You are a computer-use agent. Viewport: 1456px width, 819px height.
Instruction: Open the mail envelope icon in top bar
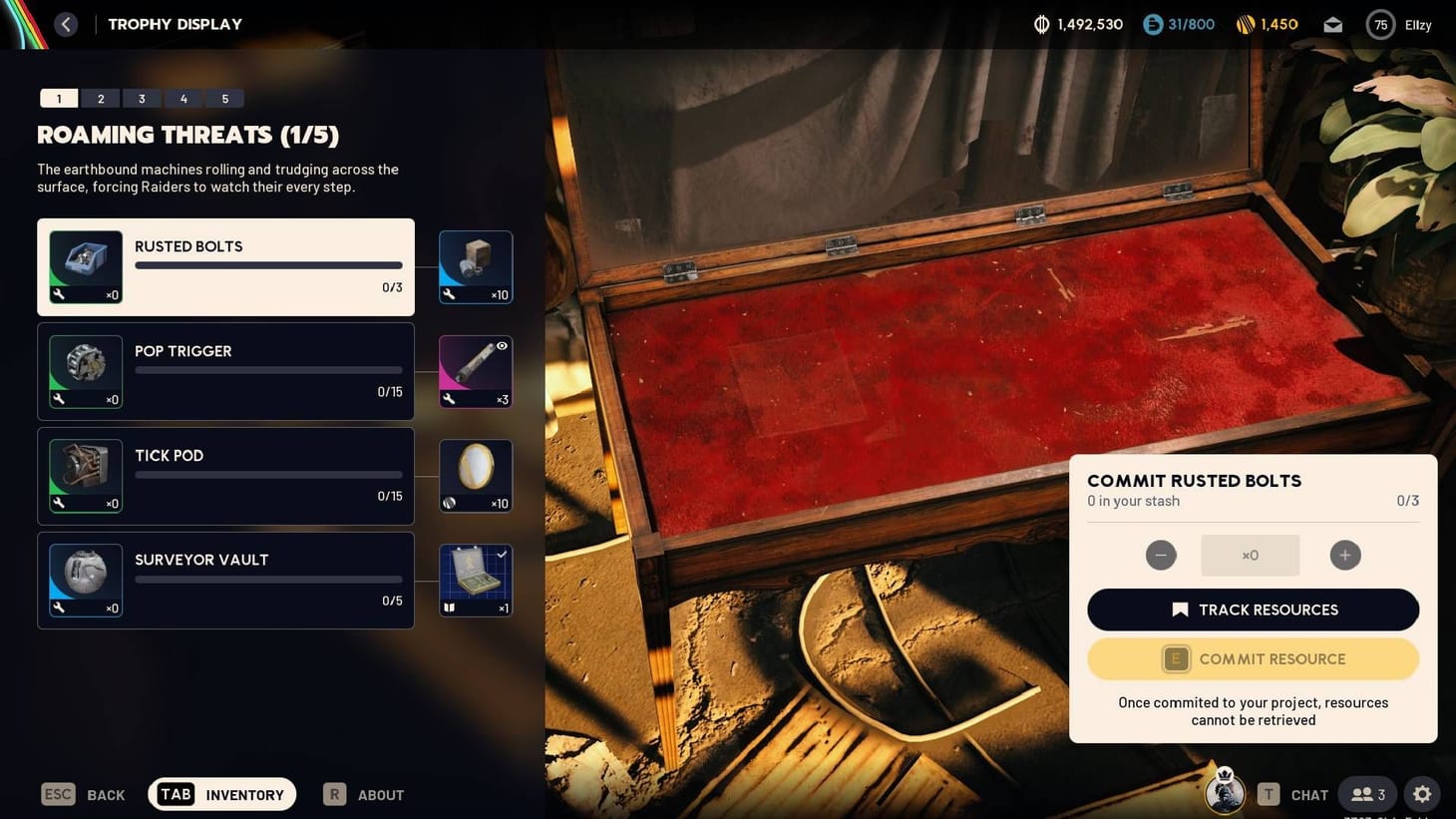[x=1332, y=24]
